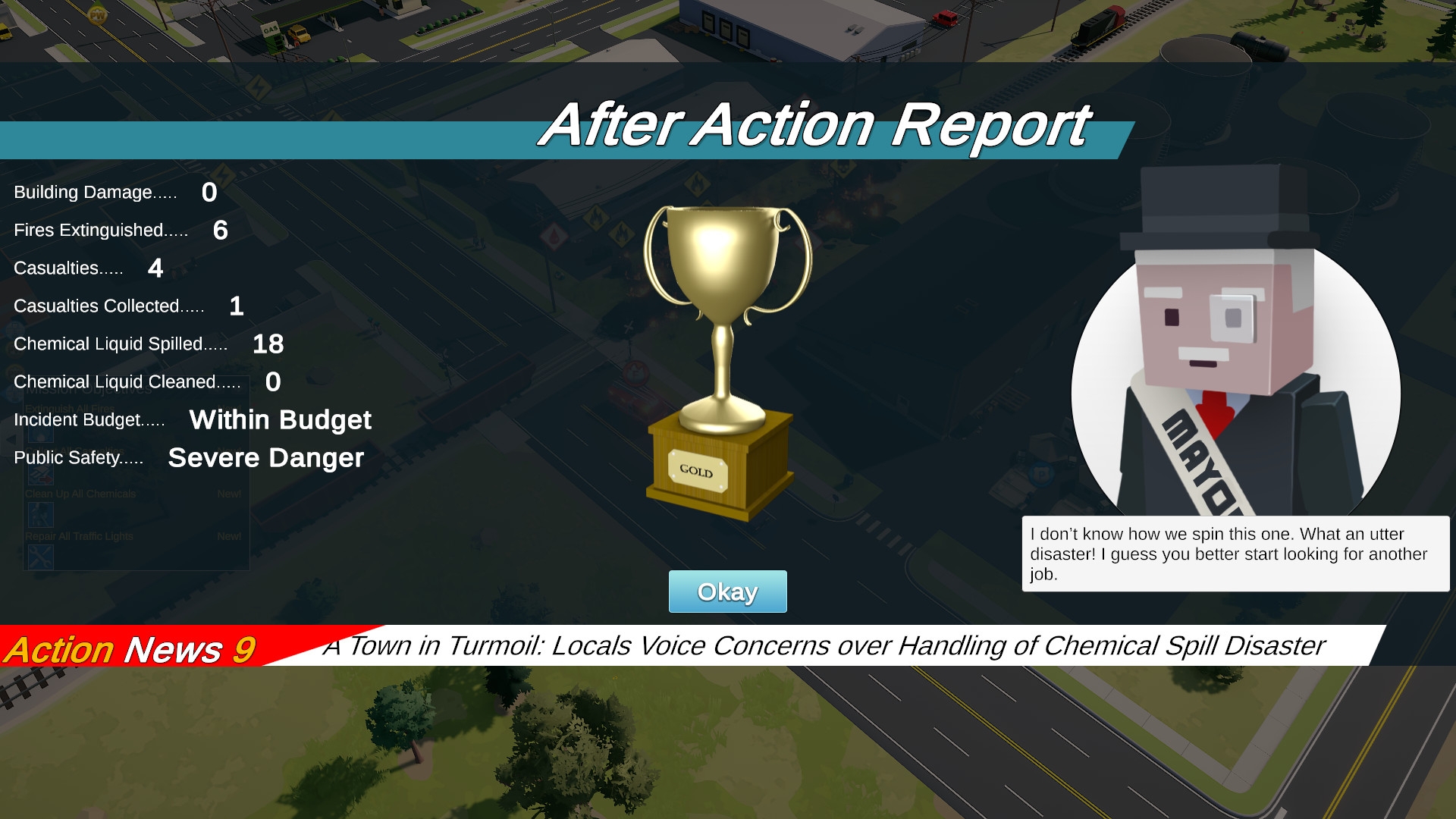This screenshot has width=1456, height=819.
Task: Toggle the New! badge on Extinguish All Fires
Action: (x=230, y=408)
